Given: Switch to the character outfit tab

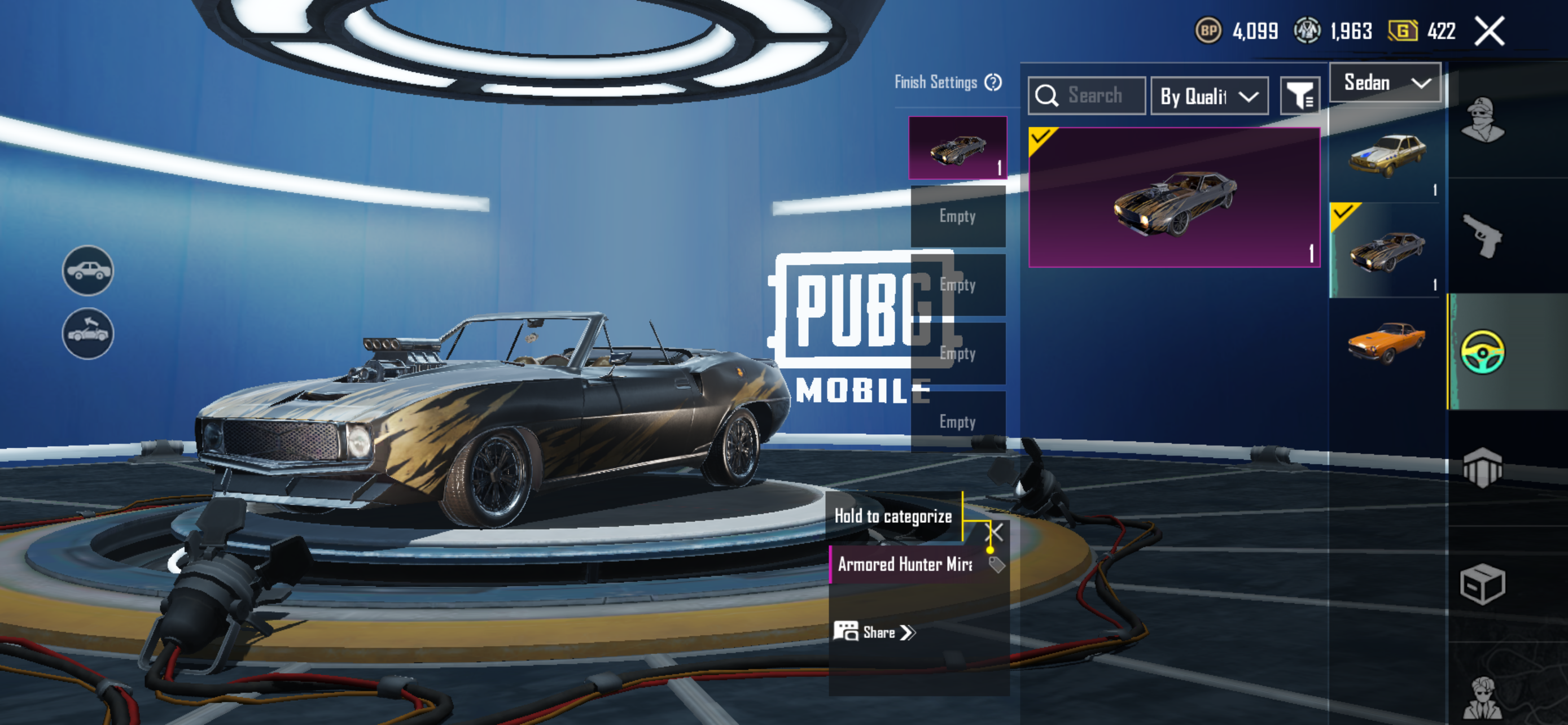Looking at the screenshot, I should click(1482, 119).
